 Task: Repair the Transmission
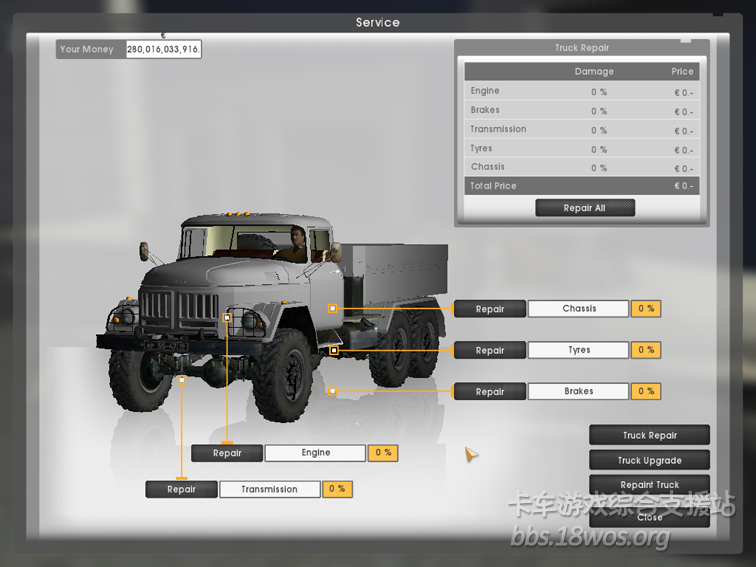click(181, 489)
